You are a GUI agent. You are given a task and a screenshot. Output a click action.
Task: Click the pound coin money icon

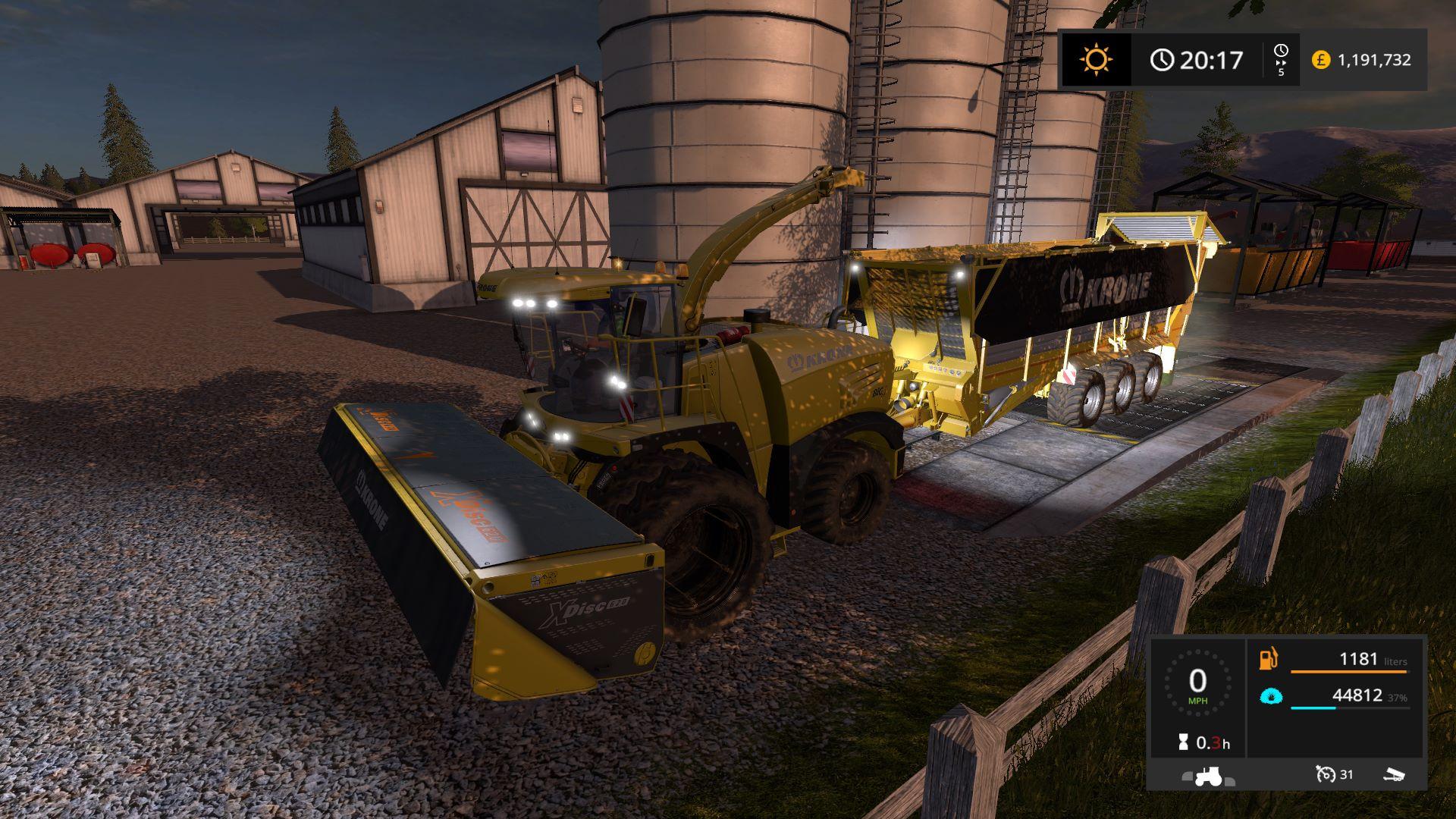1321,60
